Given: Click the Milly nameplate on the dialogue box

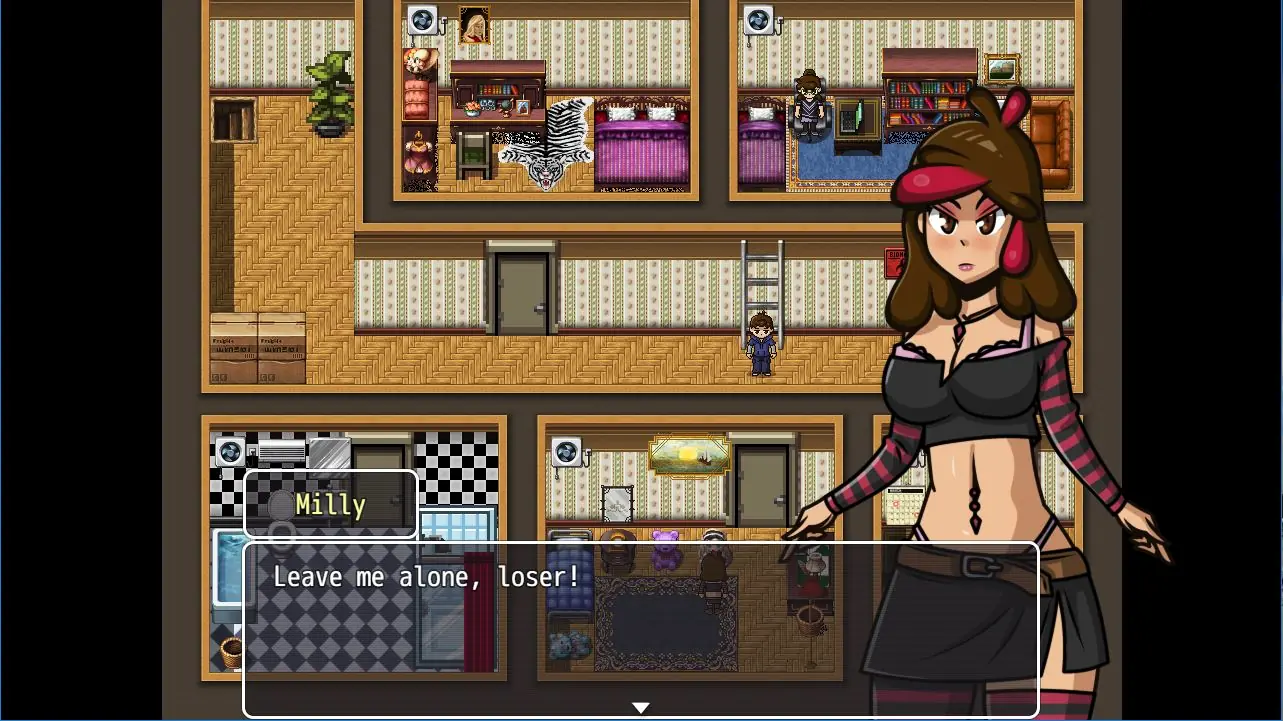Looking at the screenshot, I should [330, 505].
